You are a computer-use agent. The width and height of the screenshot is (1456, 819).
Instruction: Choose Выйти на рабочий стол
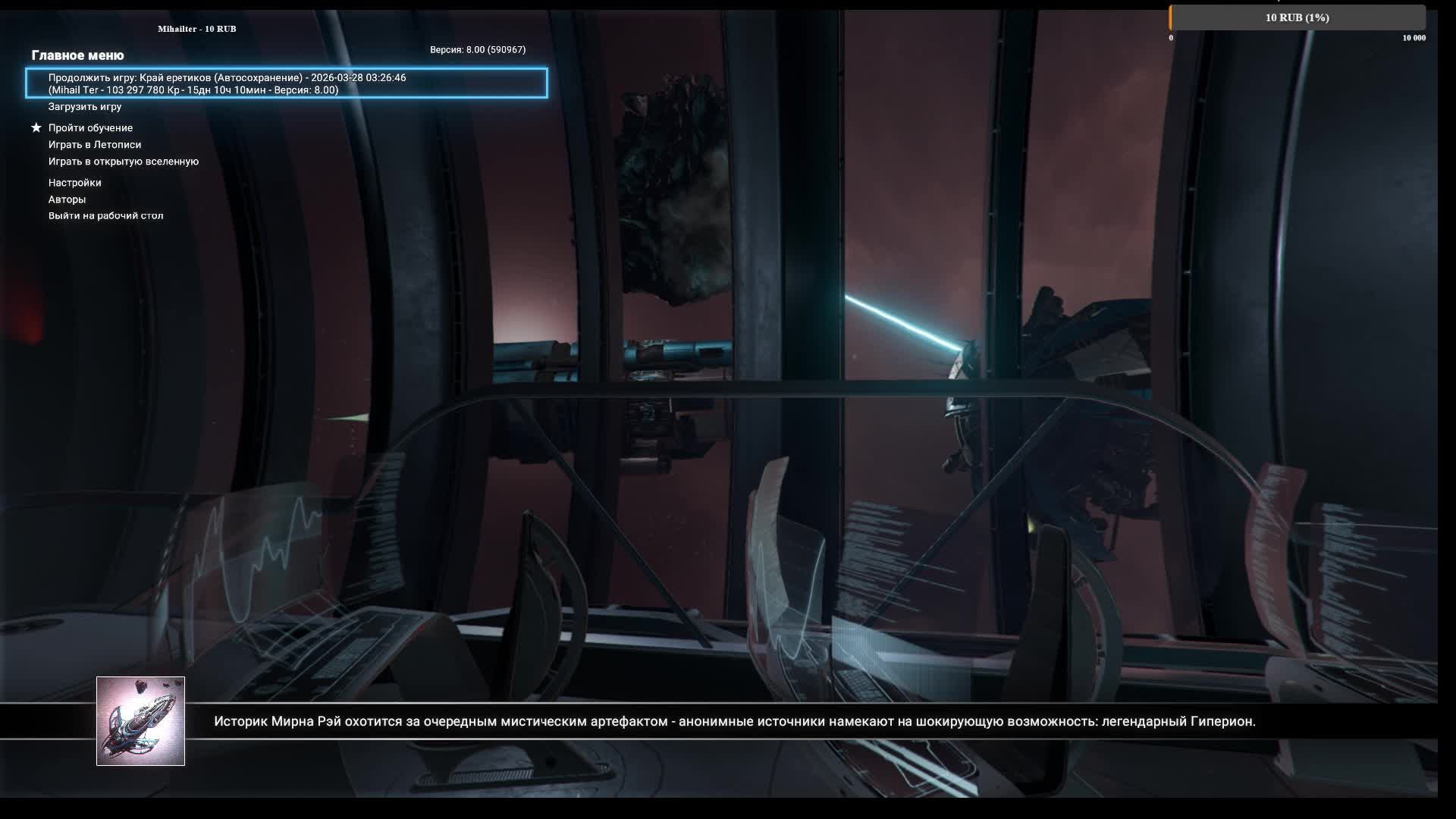pyautogui.click(x=106, y=216)
